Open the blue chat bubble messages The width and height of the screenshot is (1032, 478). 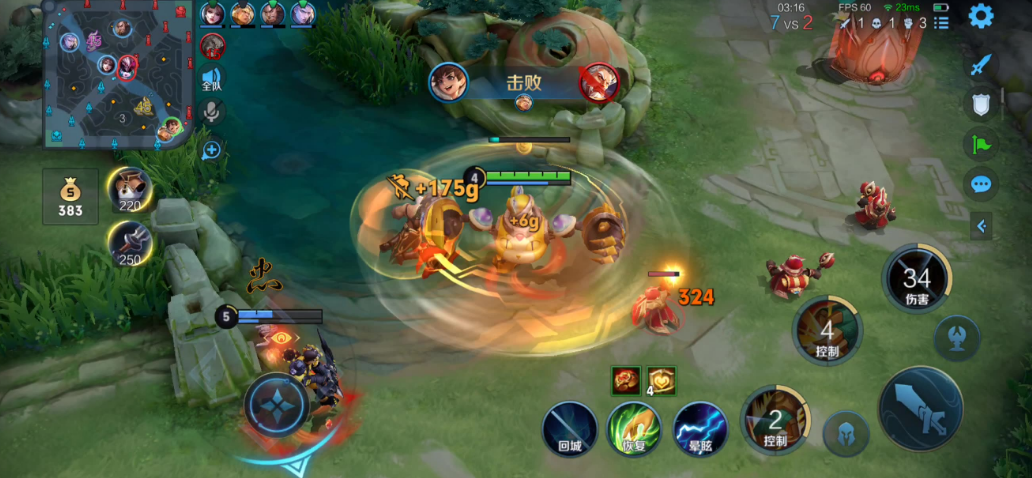tap(981, 184)
